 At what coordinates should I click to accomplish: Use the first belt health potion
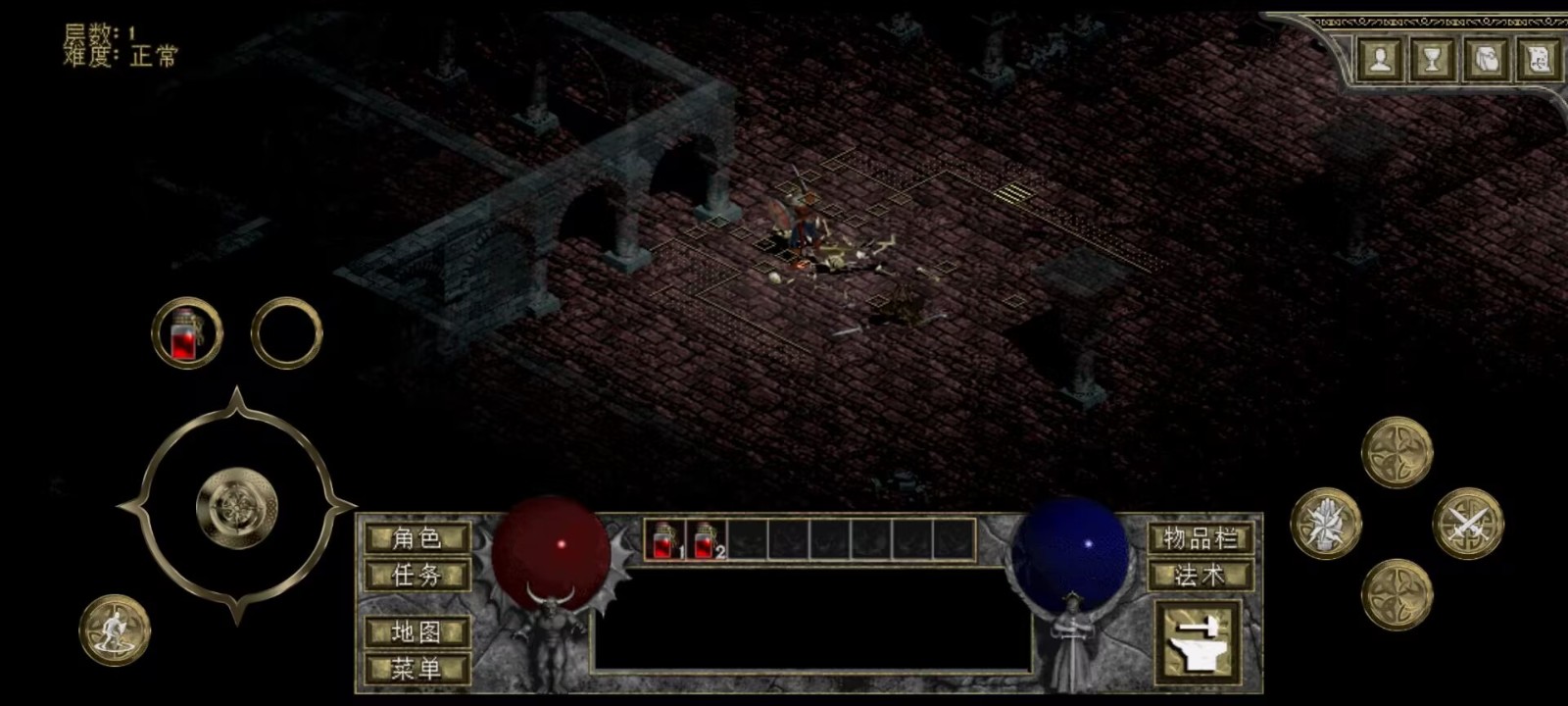(x=665, y=540)
